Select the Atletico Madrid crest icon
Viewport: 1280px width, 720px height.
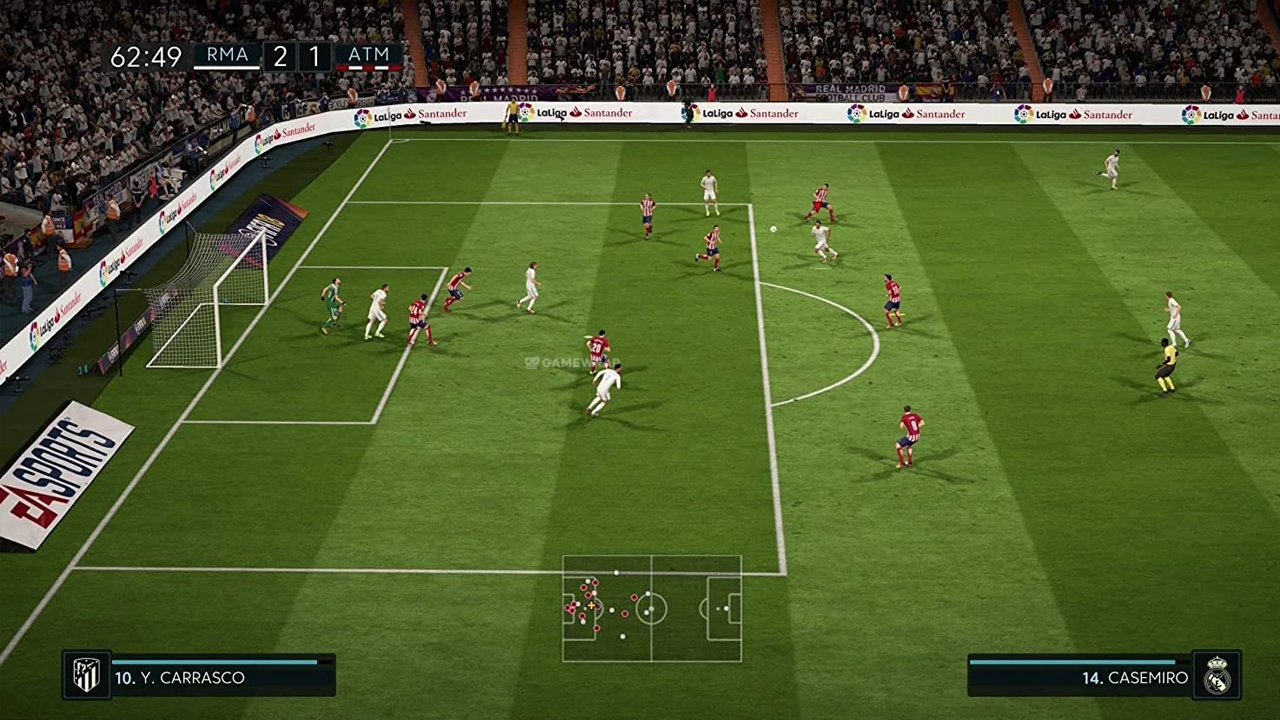click(87, 675)
